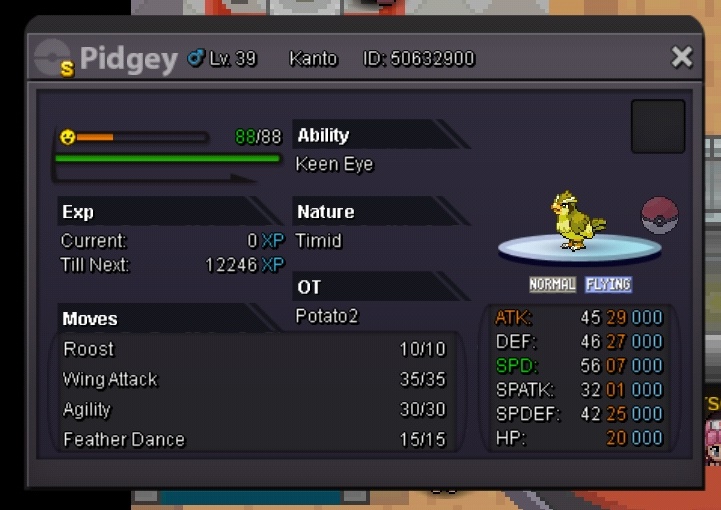This screenshot has width=721, height=510.
Task: Click the Flying type badge
Action: point(608,284)
